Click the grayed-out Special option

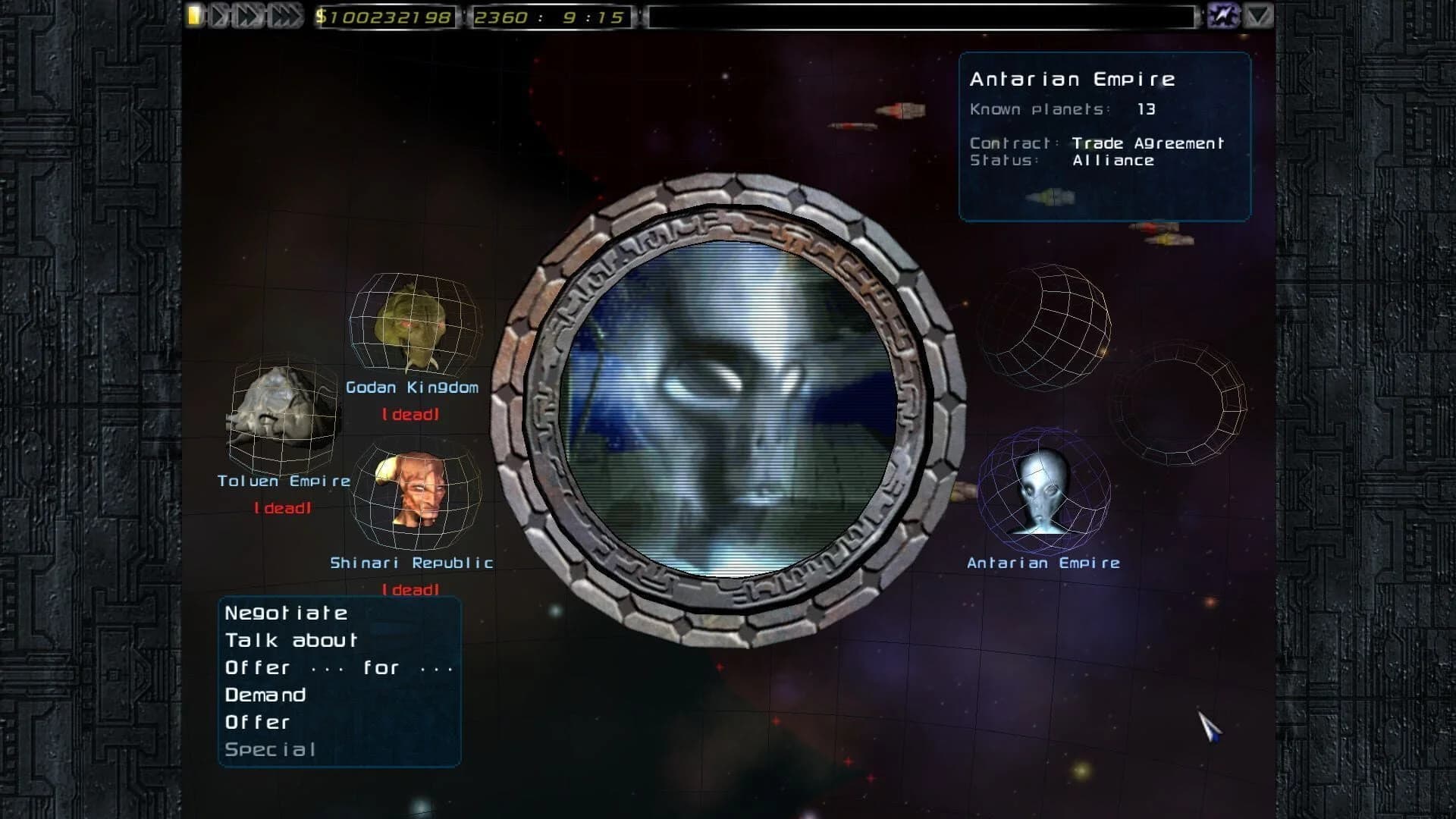[x=269, y=749]
